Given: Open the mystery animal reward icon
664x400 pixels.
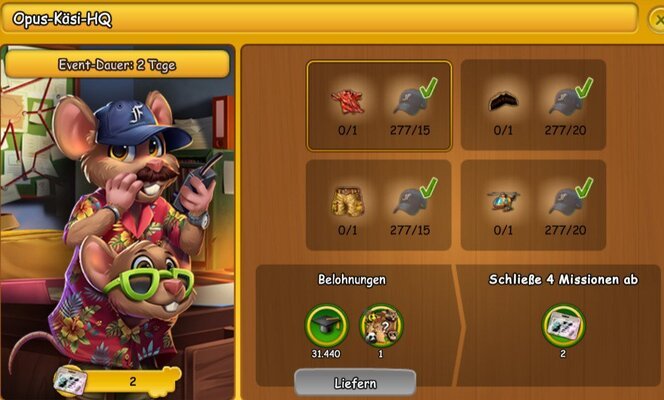Looking at the screenshot, I should tap(380, 324).
